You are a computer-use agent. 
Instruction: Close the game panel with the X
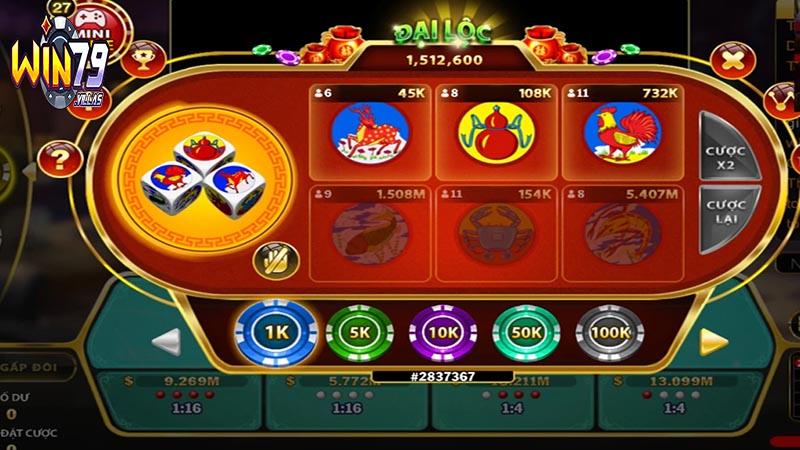(734, 60)
